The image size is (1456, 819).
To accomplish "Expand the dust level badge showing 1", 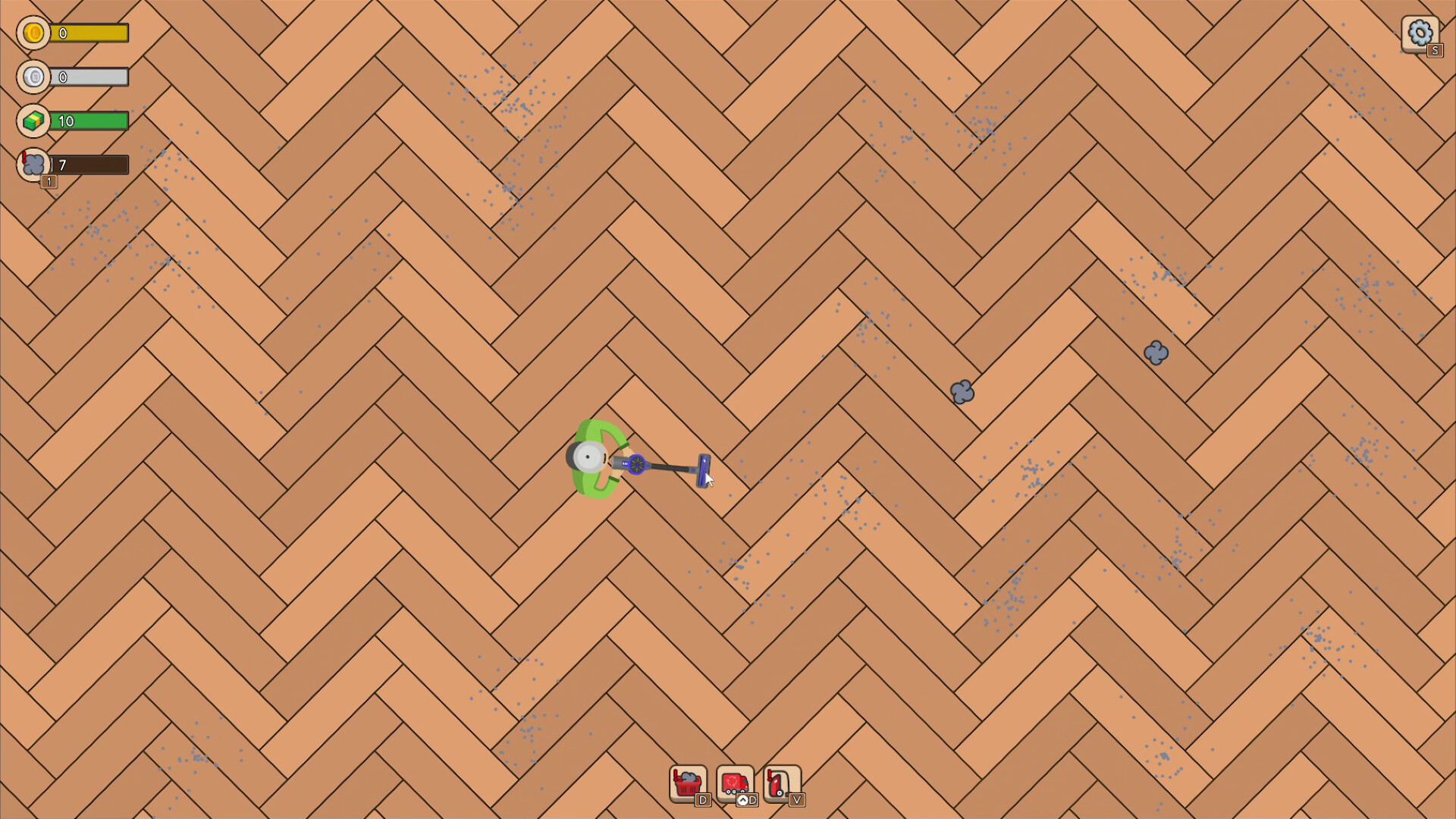I will tap(49, 182).
